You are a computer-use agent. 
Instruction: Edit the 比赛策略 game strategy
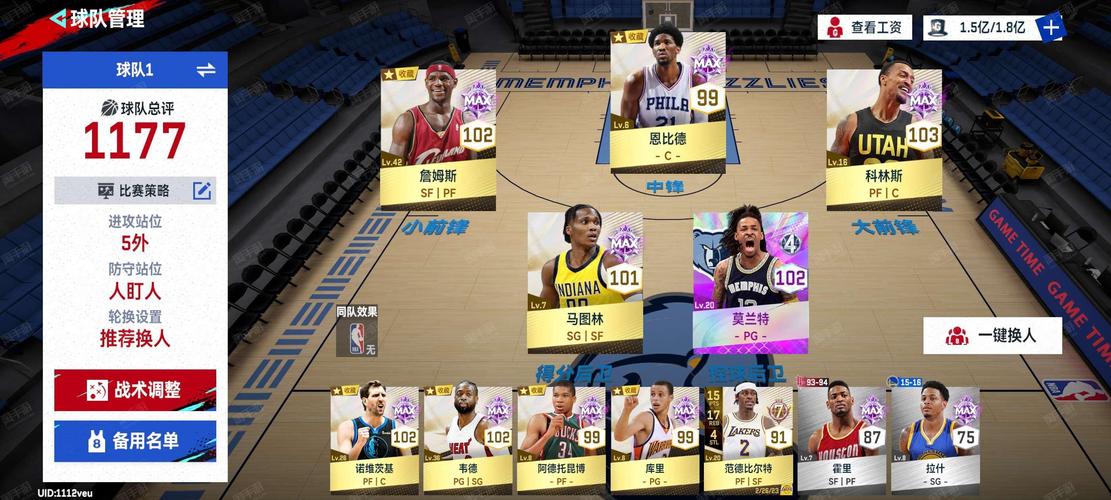pyautogui.click(x=202, y=190)
